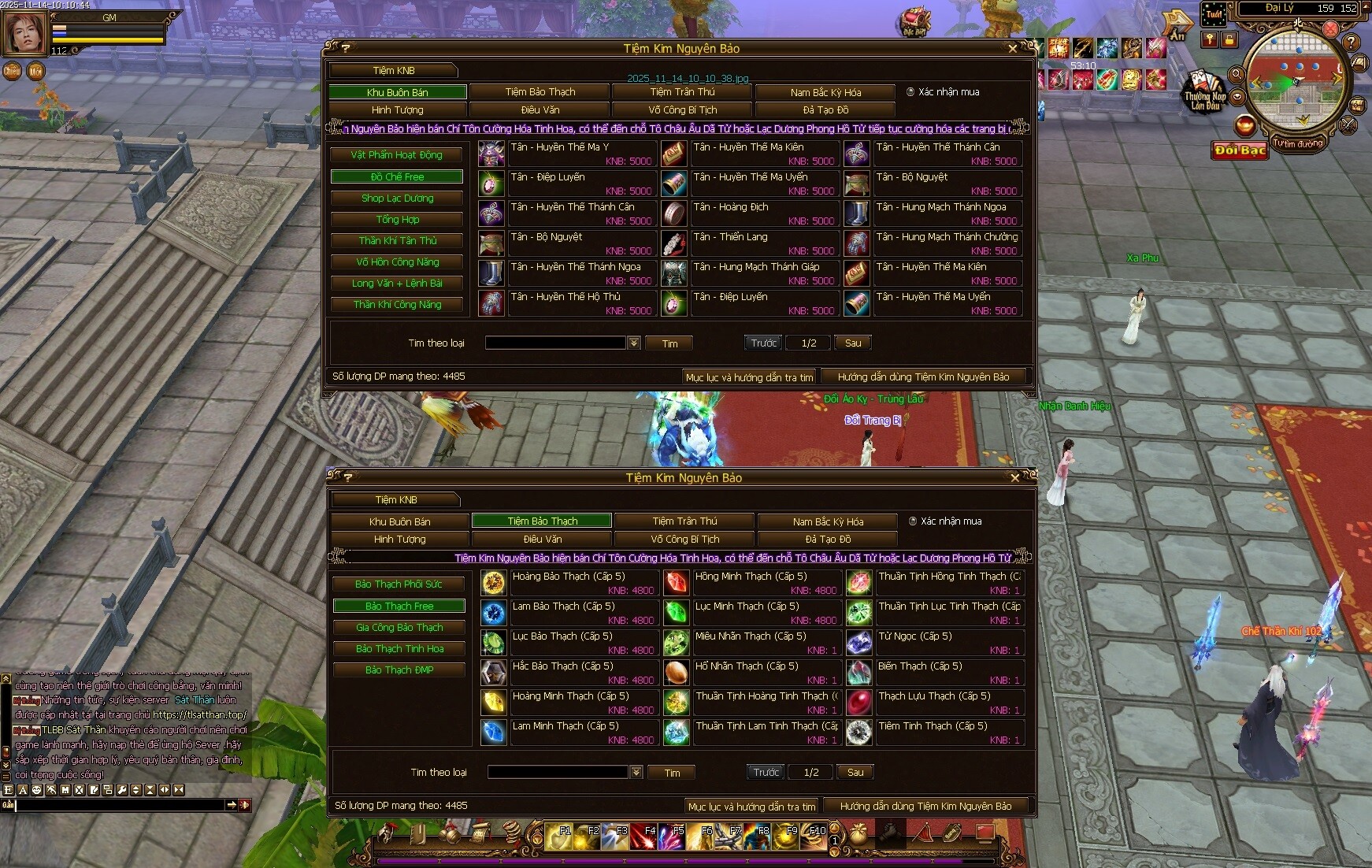Open the Tổng Hợp shop category
The height and width of the screenshot is (868, 1372).
tap(397, 220)
